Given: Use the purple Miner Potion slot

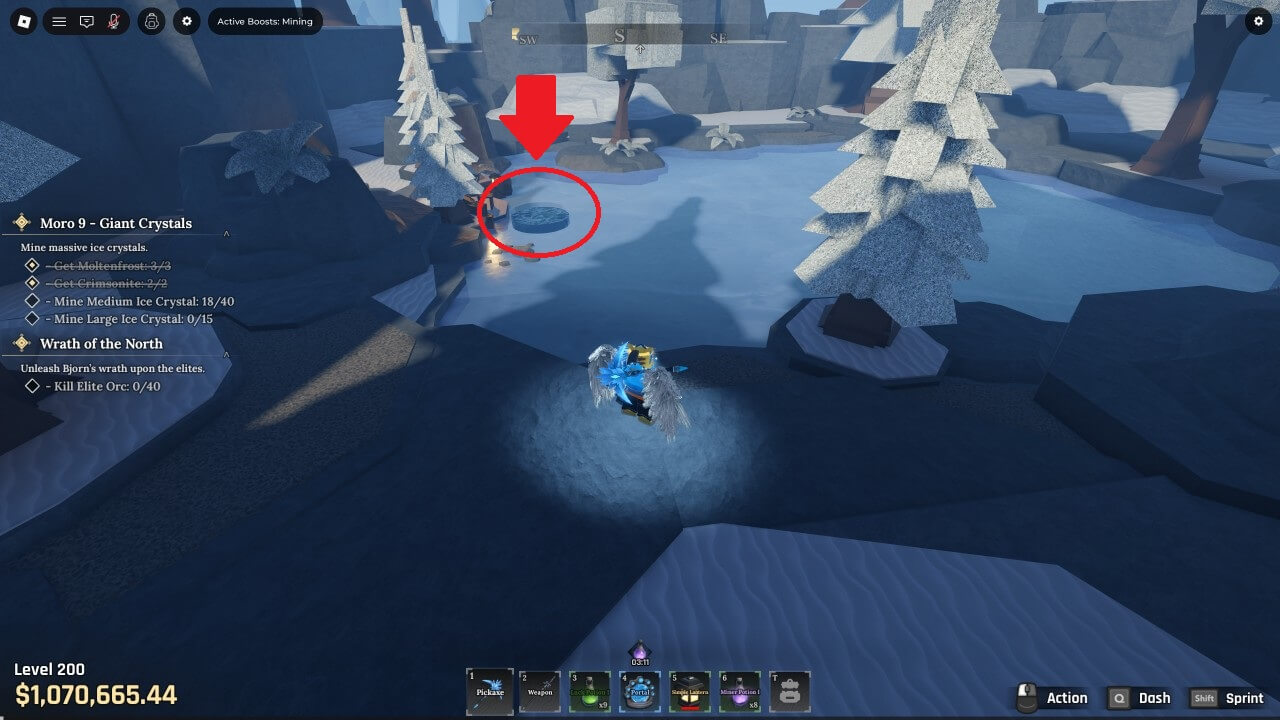Looking at the screenshot, I should tap(740, 691).
